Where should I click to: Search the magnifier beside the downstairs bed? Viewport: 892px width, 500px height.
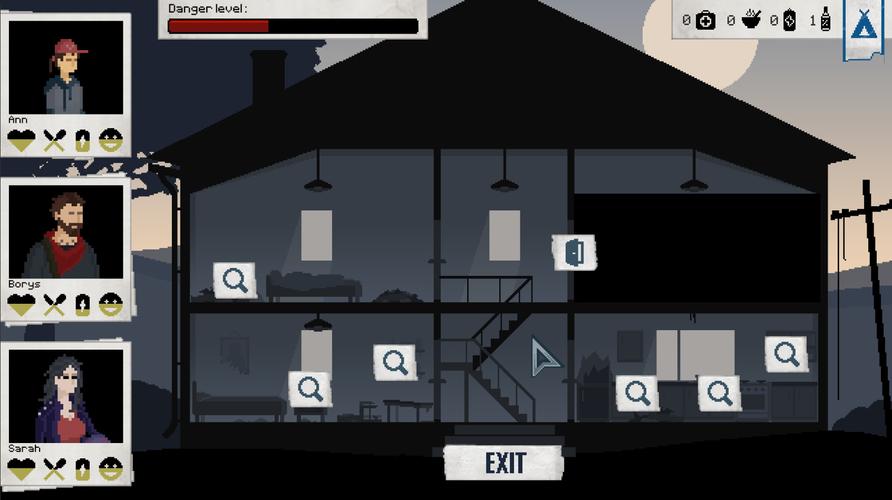(310, 388)
